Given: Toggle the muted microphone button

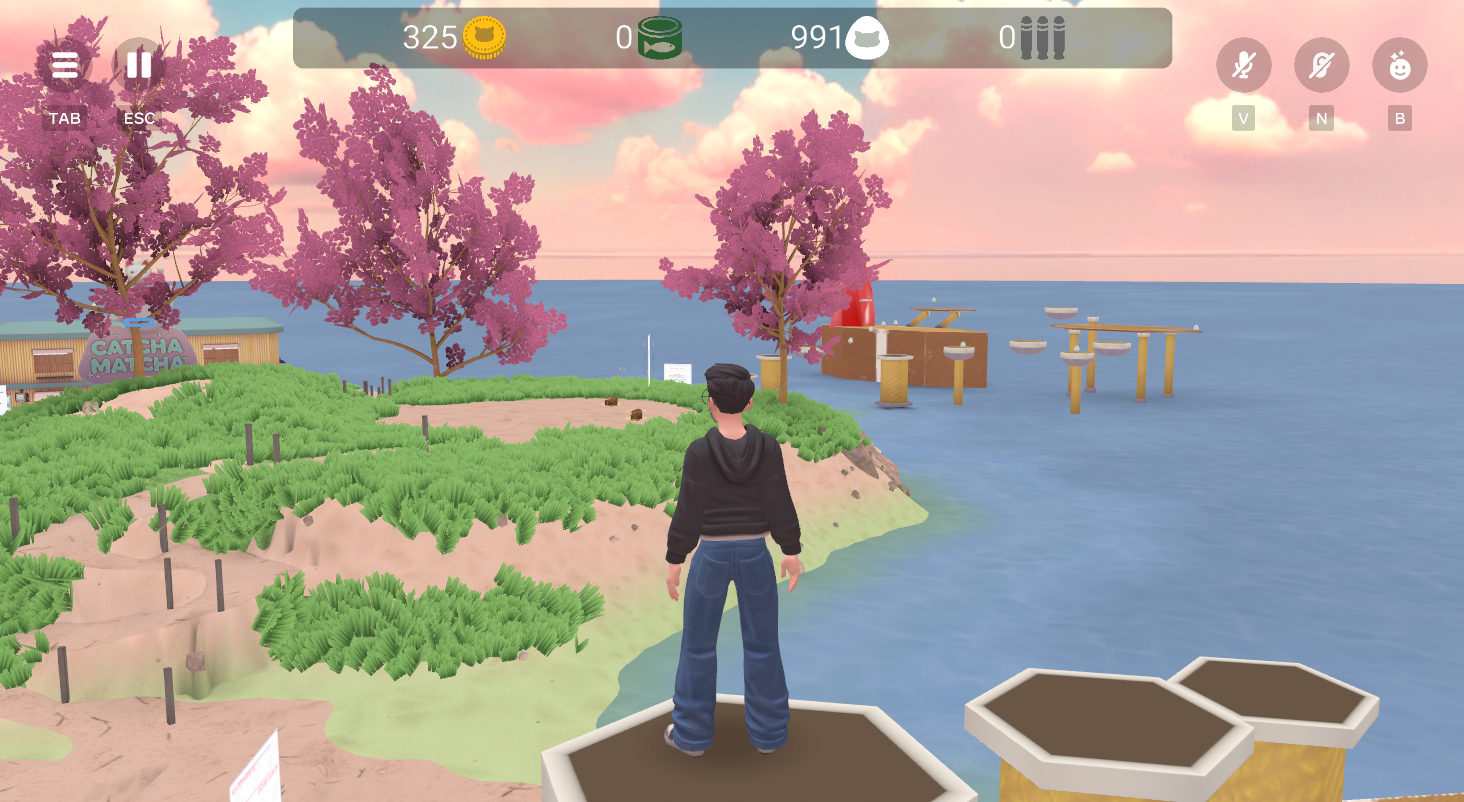Looking at the screenshot, I should point(1243,66).
